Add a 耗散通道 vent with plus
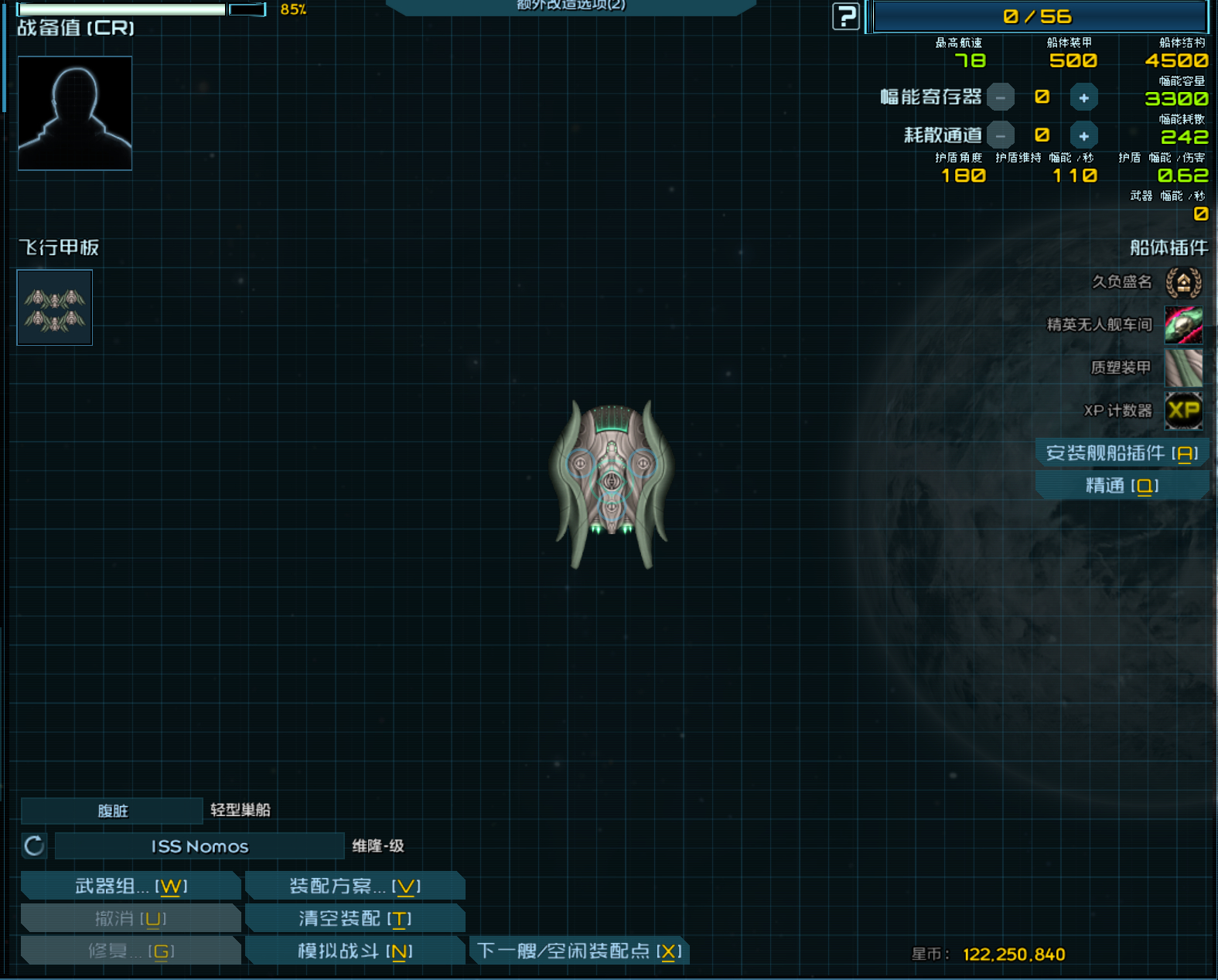1218x980 pixels. coord(1083,136)
